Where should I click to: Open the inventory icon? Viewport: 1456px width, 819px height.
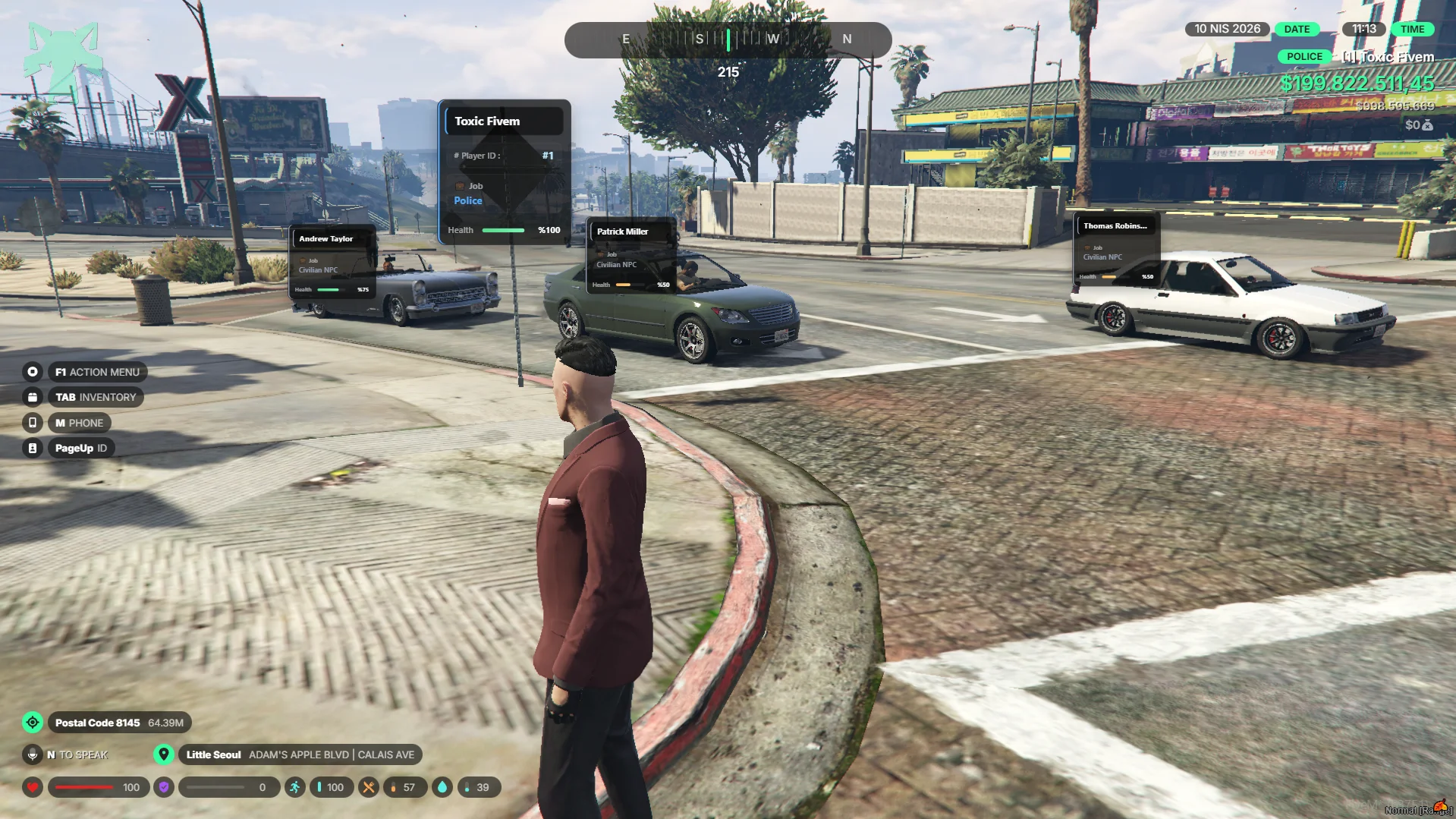pyautogui.click(x=33, y=397)
